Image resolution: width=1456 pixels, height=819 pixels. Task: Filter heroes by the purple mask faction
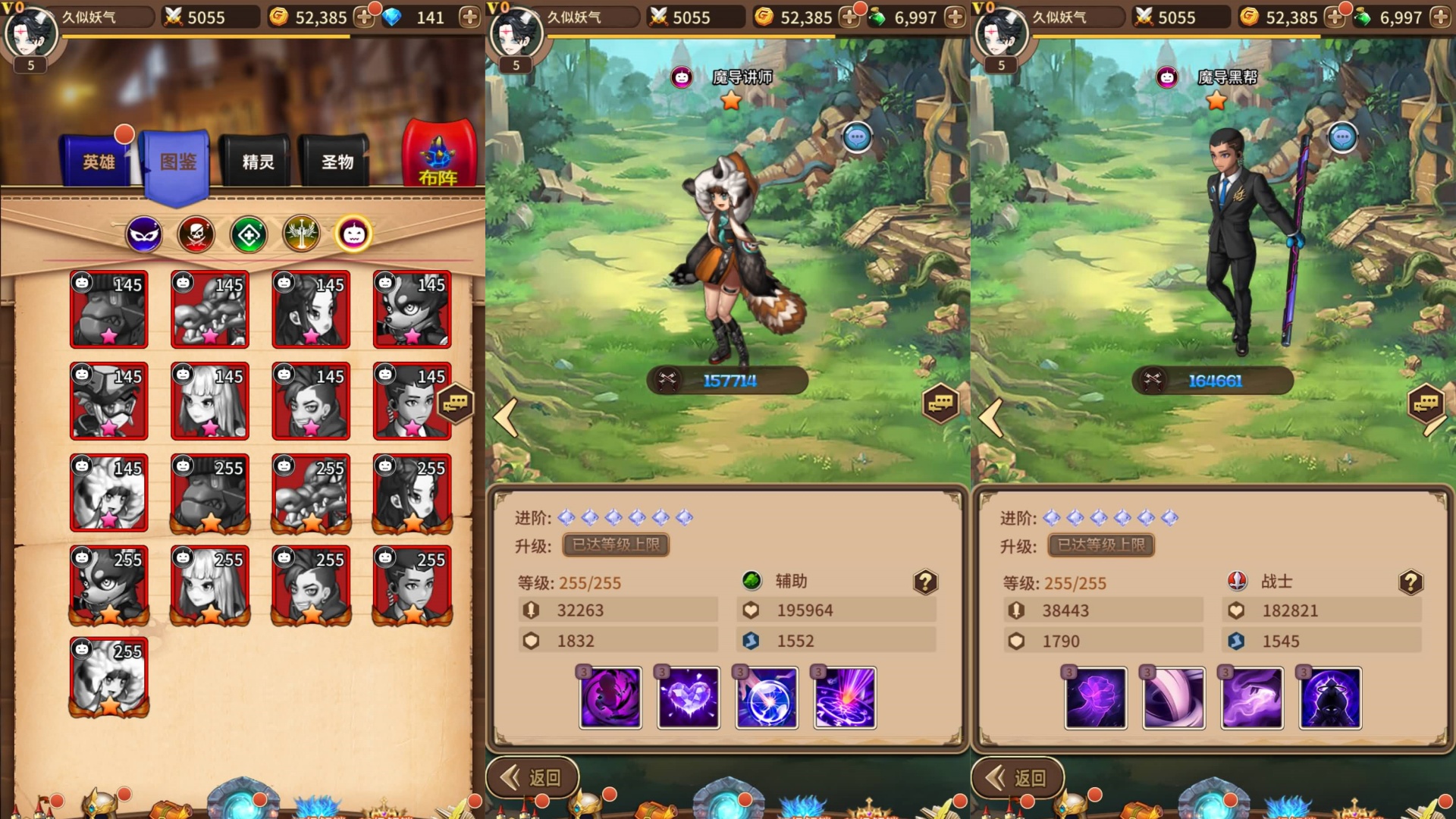coord(144,235)
